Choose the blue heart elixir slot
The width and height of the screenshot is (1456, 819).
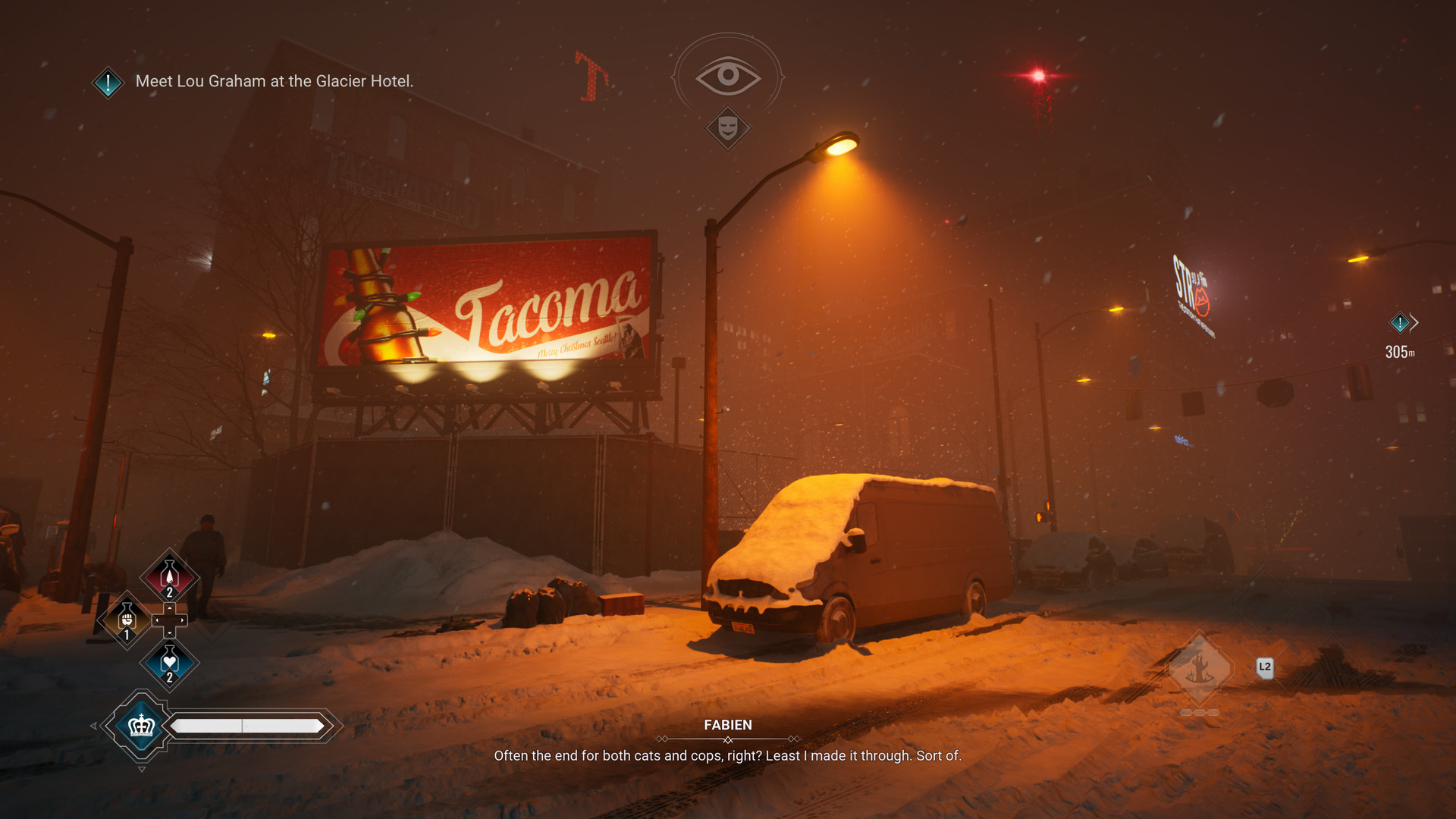170,662
